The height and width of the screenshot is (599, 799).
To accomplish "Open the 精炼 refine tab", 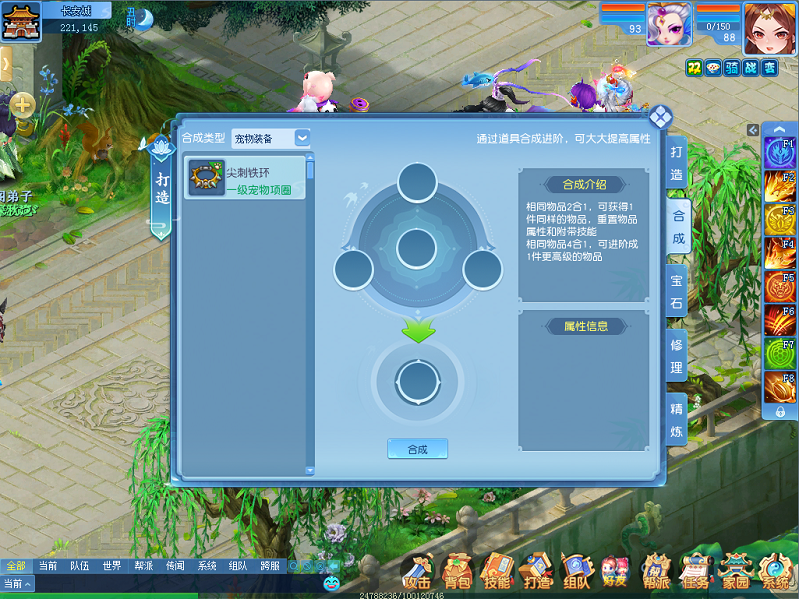I will point(677,421).
